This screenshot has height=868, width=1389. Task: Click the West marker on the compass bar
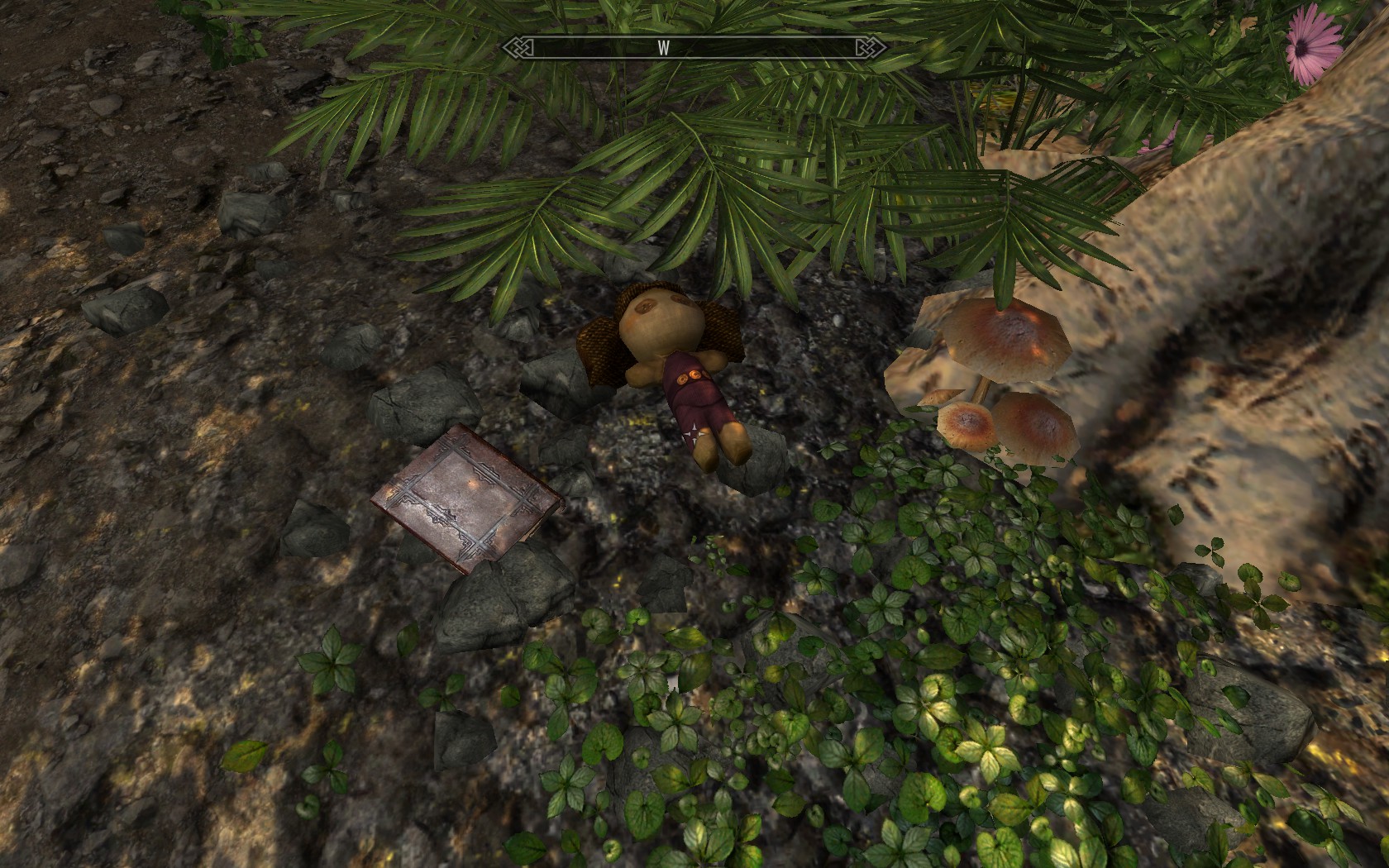[663, 48]
